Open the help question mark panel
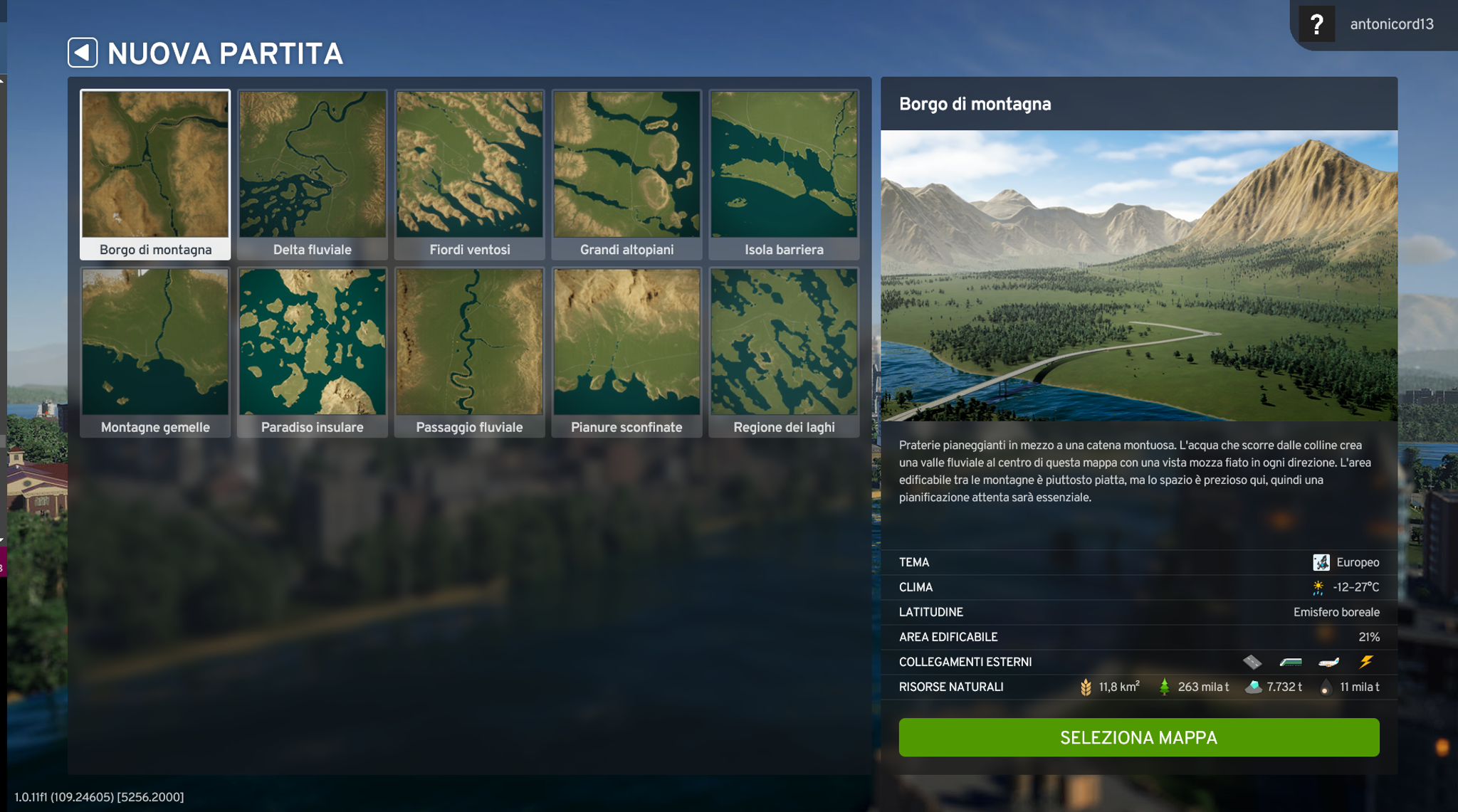 pyautogui.click(x=1318, y=23)
